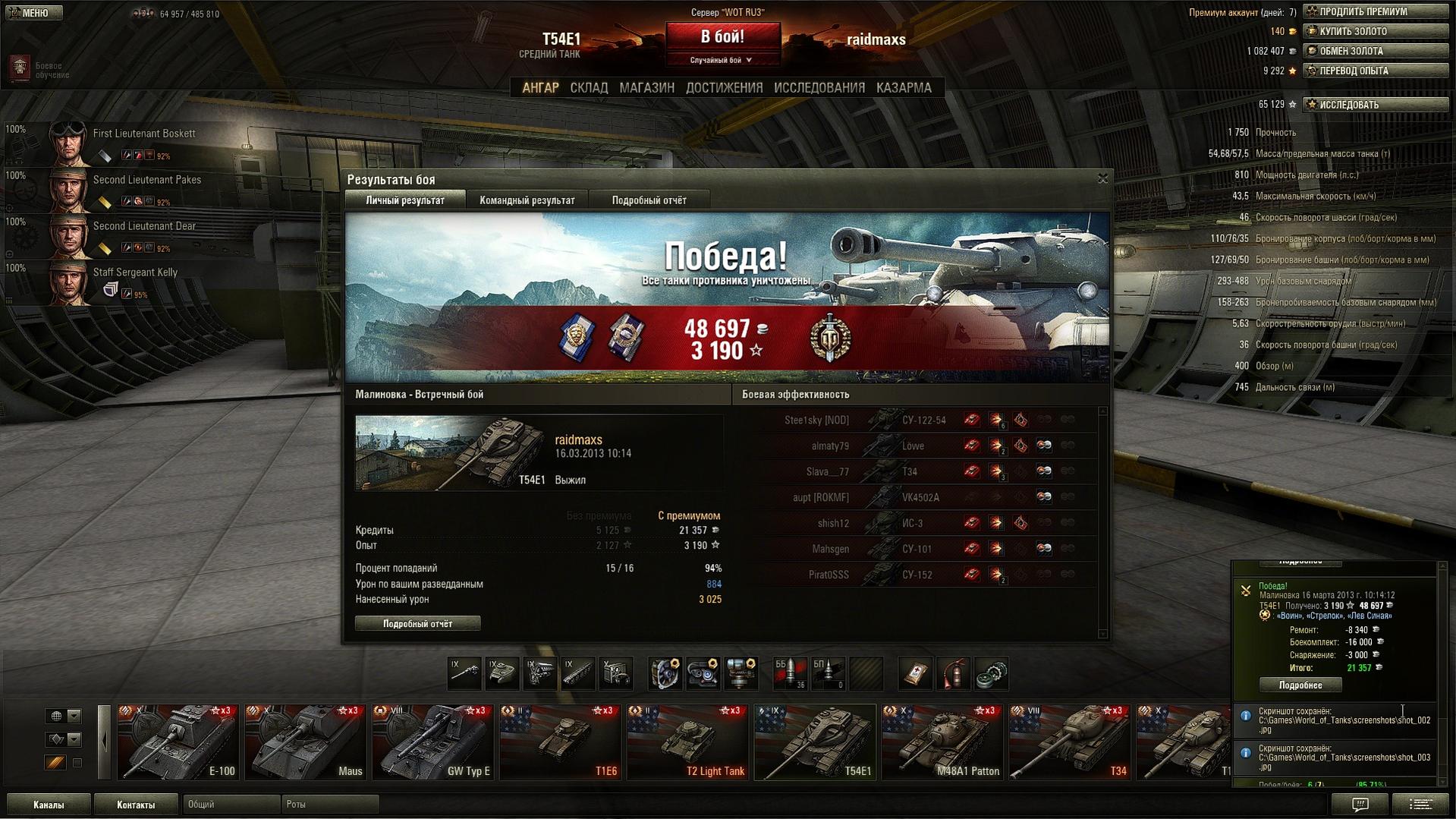Start a battle with the В бой! button
Viewport: 1456px width, 819px height.
(x=722, y=37)
